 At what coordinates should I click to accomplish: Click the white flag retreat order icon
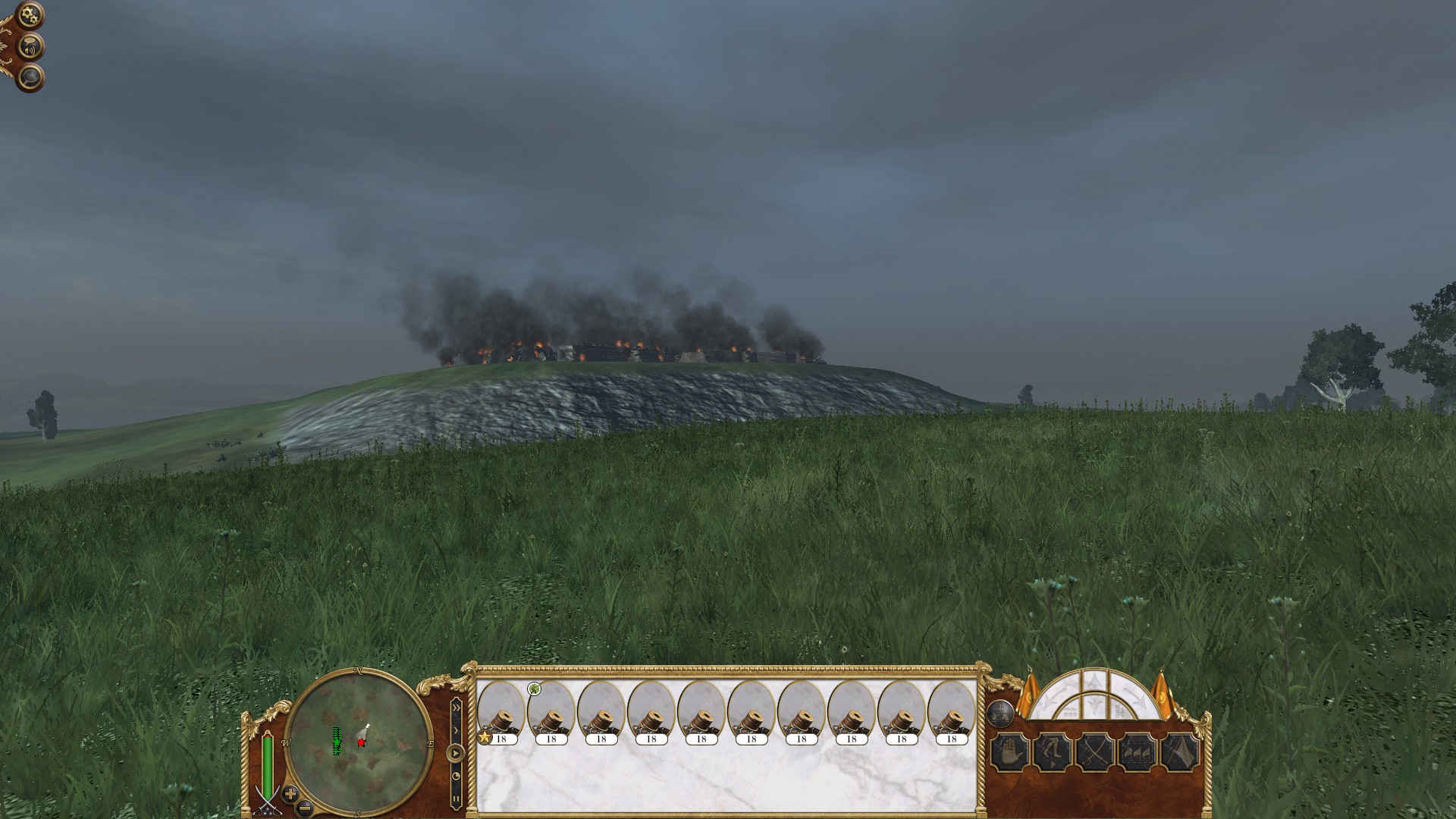pos(1181,752)
